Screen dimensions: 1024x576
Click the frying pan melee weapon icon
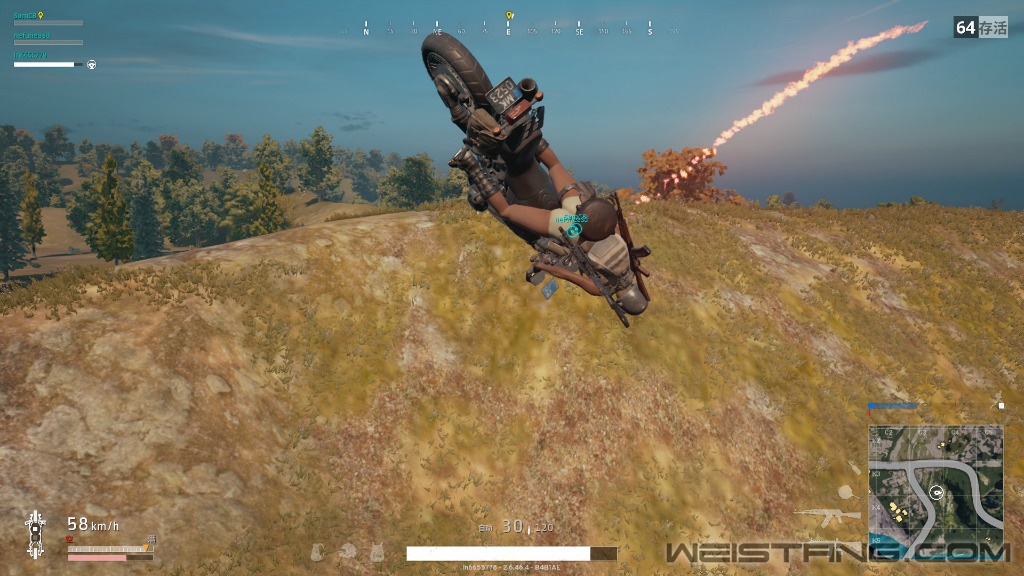coord(845,491)
